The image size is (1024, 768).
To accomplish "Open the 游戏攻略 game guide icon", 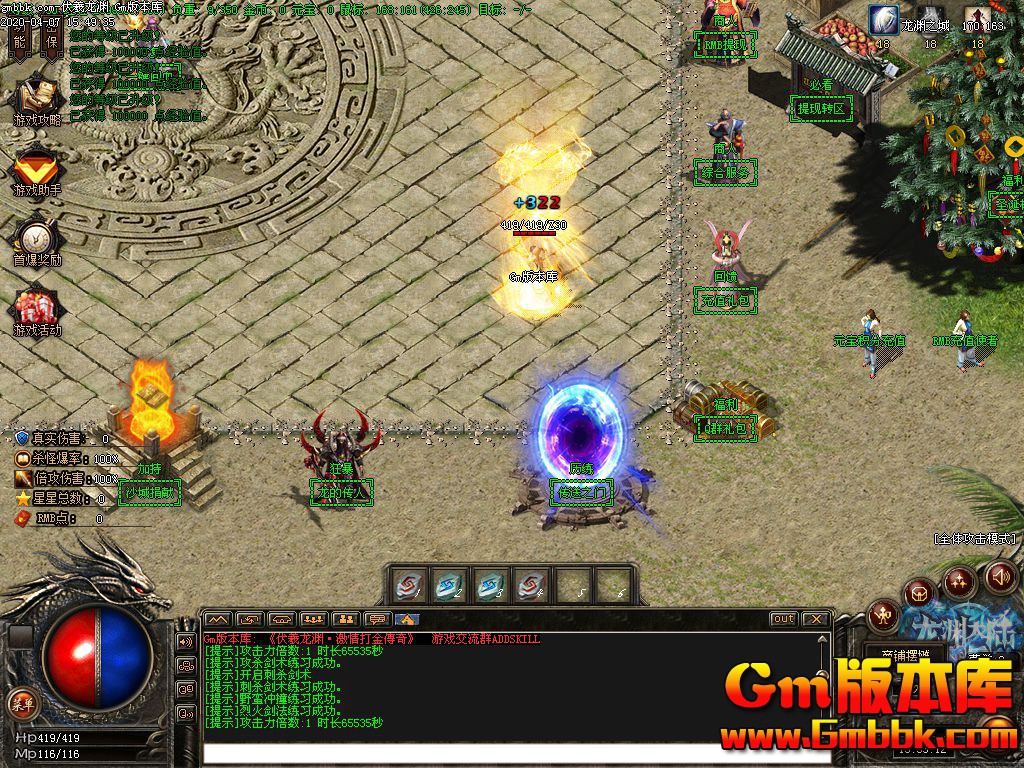I will [37, 98].
